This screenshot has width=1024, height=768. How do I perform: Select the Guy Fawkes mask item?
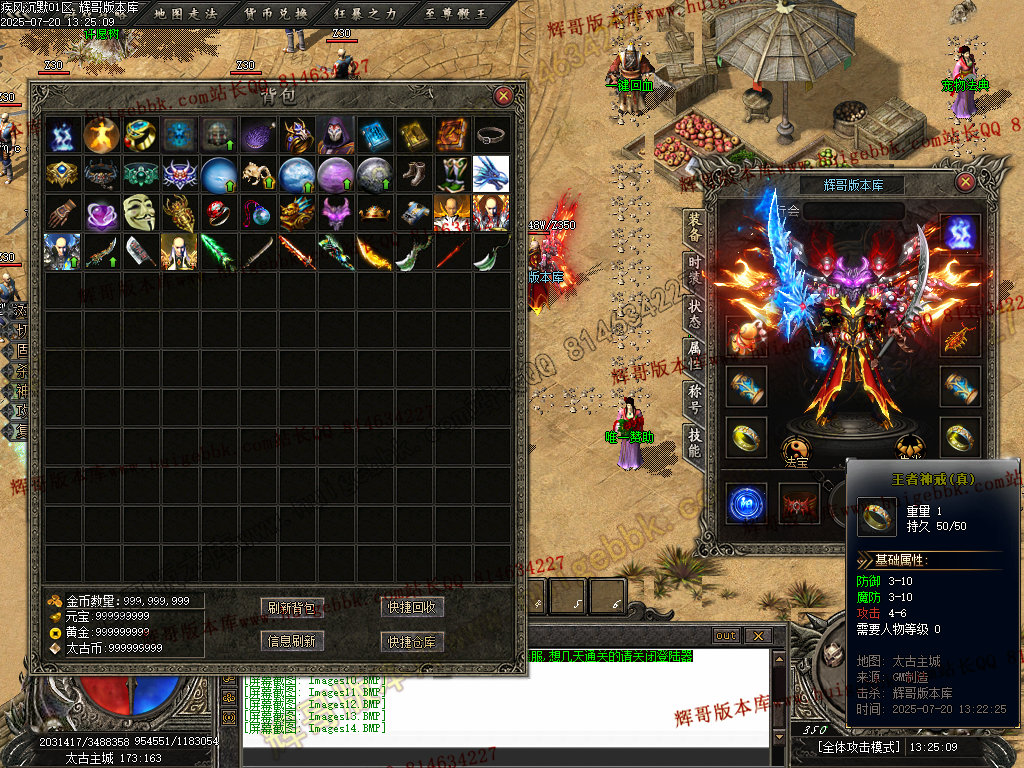tap(140, 212)
